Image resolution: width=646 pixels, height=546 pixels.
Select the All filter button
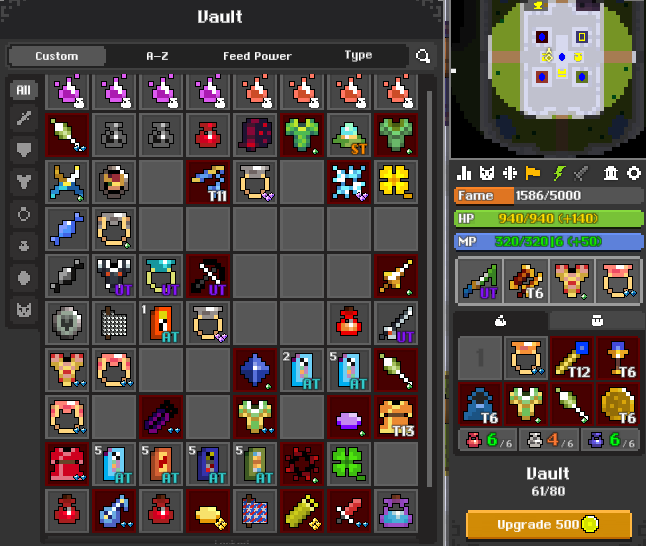click(23, 90)
